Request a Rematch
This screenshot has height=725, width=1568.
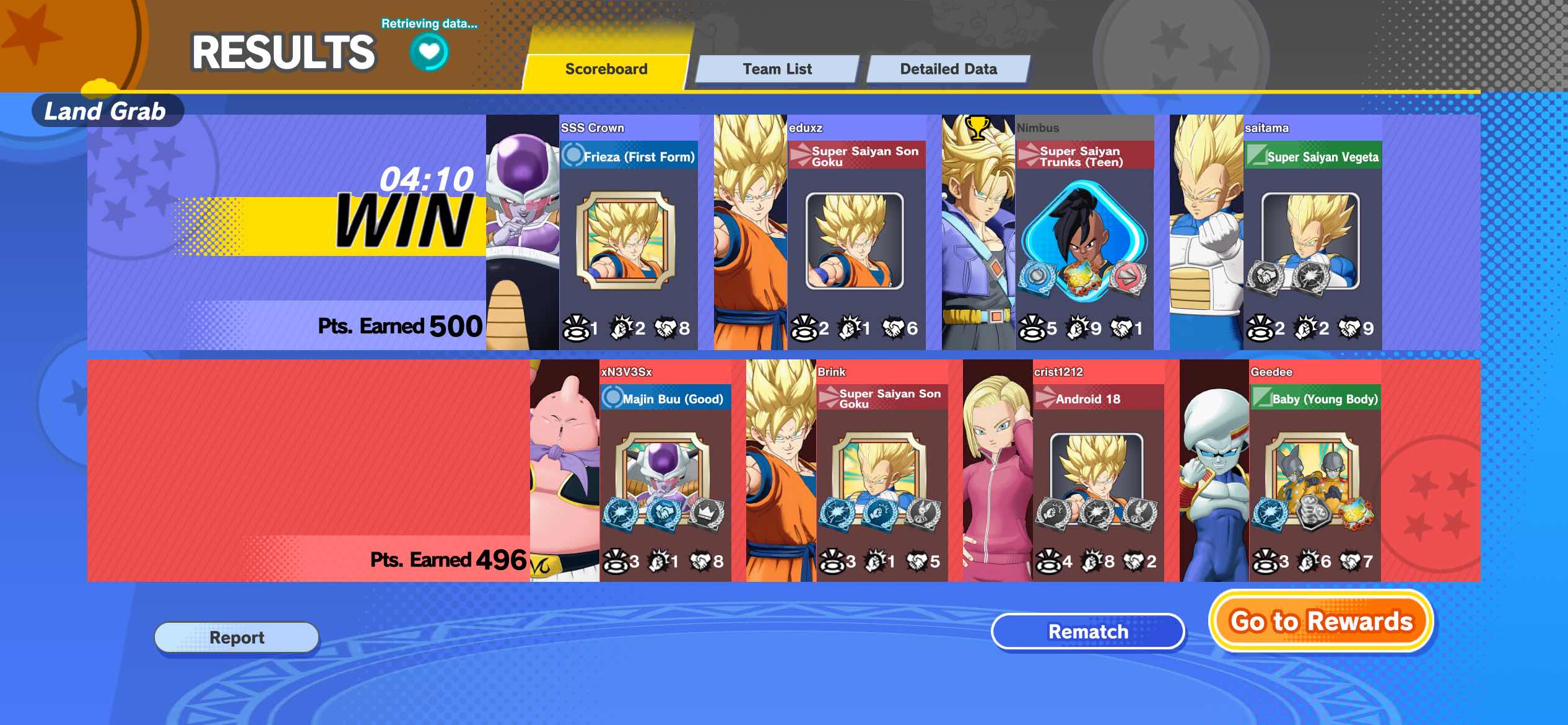[x=1087, y=631]
